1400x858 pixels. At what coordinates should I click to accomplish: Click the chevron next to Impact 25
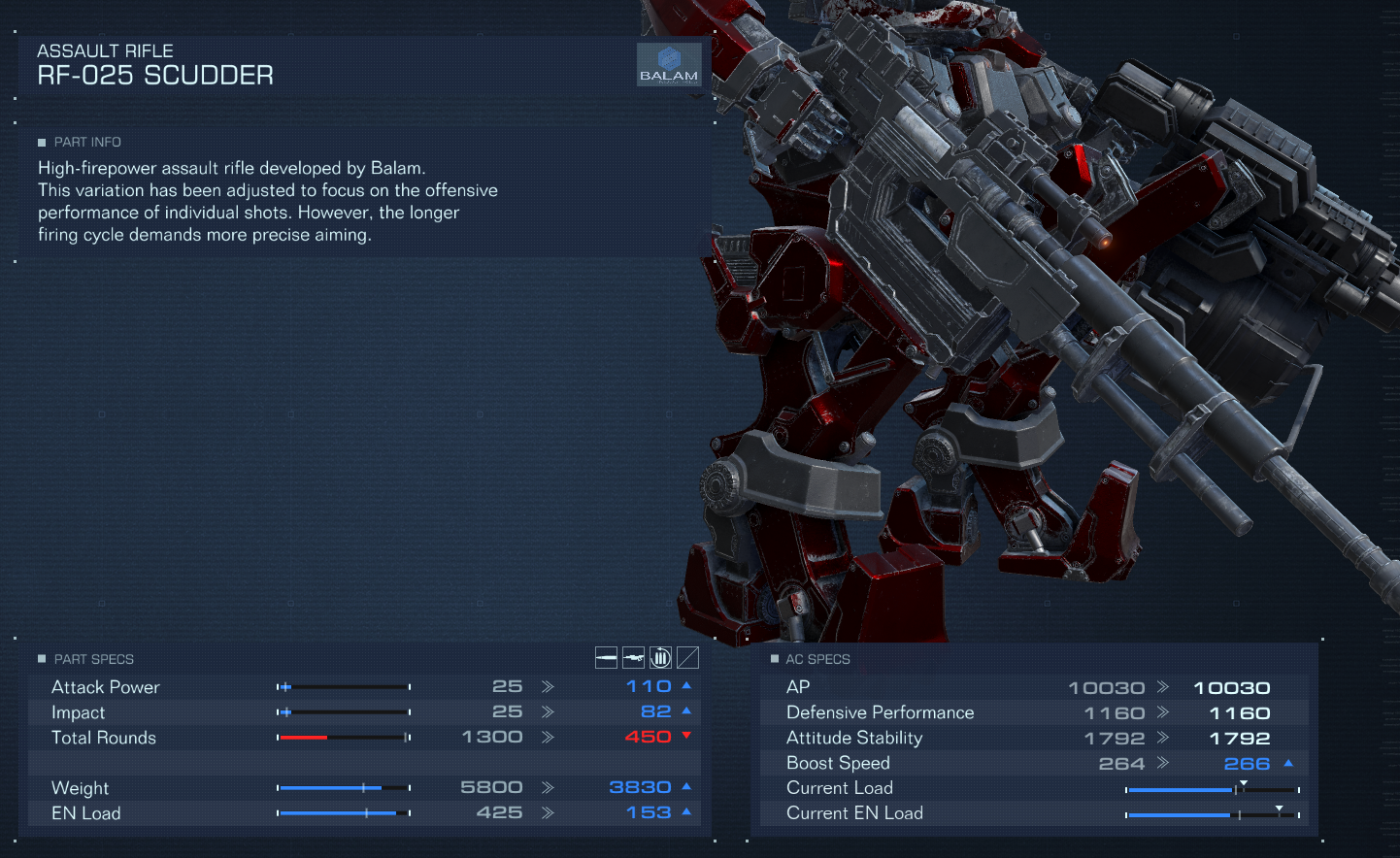[548, 711]
